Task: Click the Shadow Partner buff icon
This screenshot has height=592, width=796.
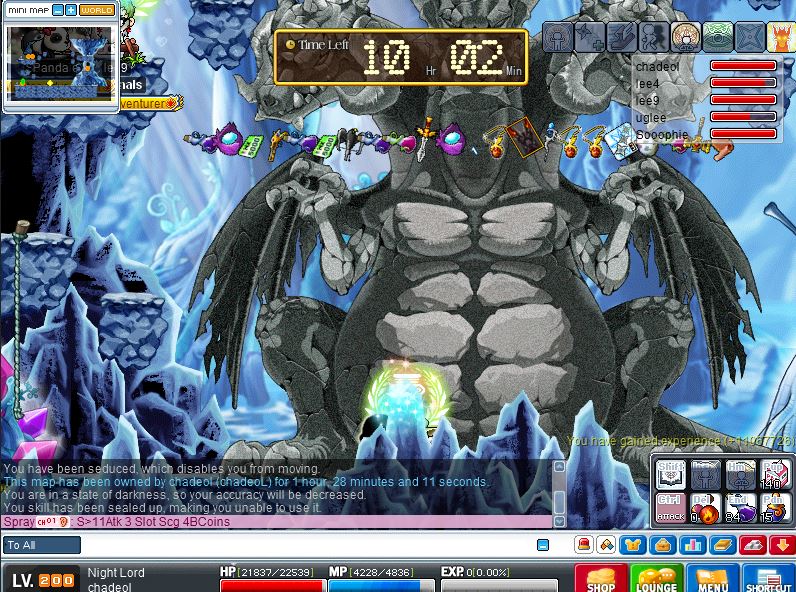Action: click(654, 37)
